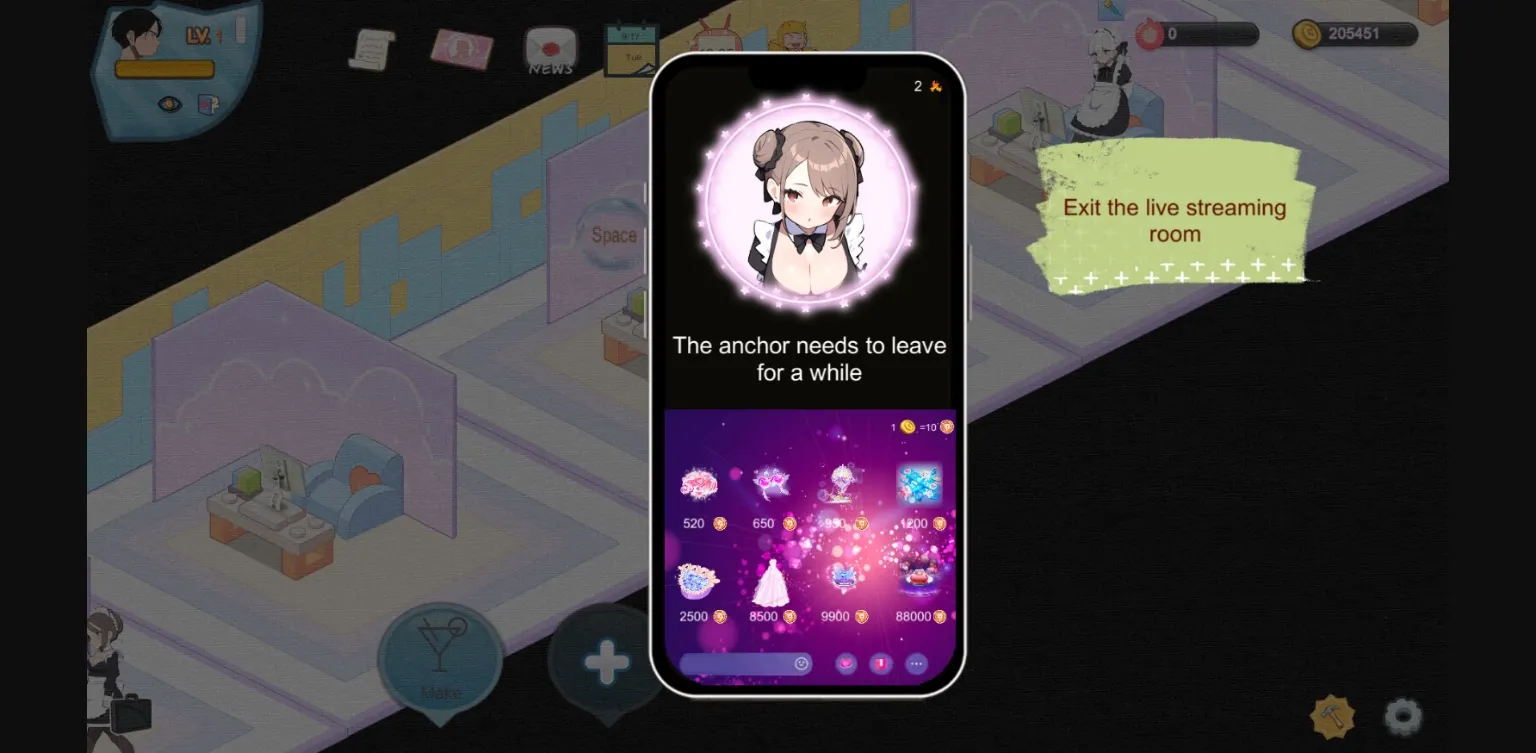1536x753 pixels.
Task: Open the settings gear icon
Action: (1402, 716)
